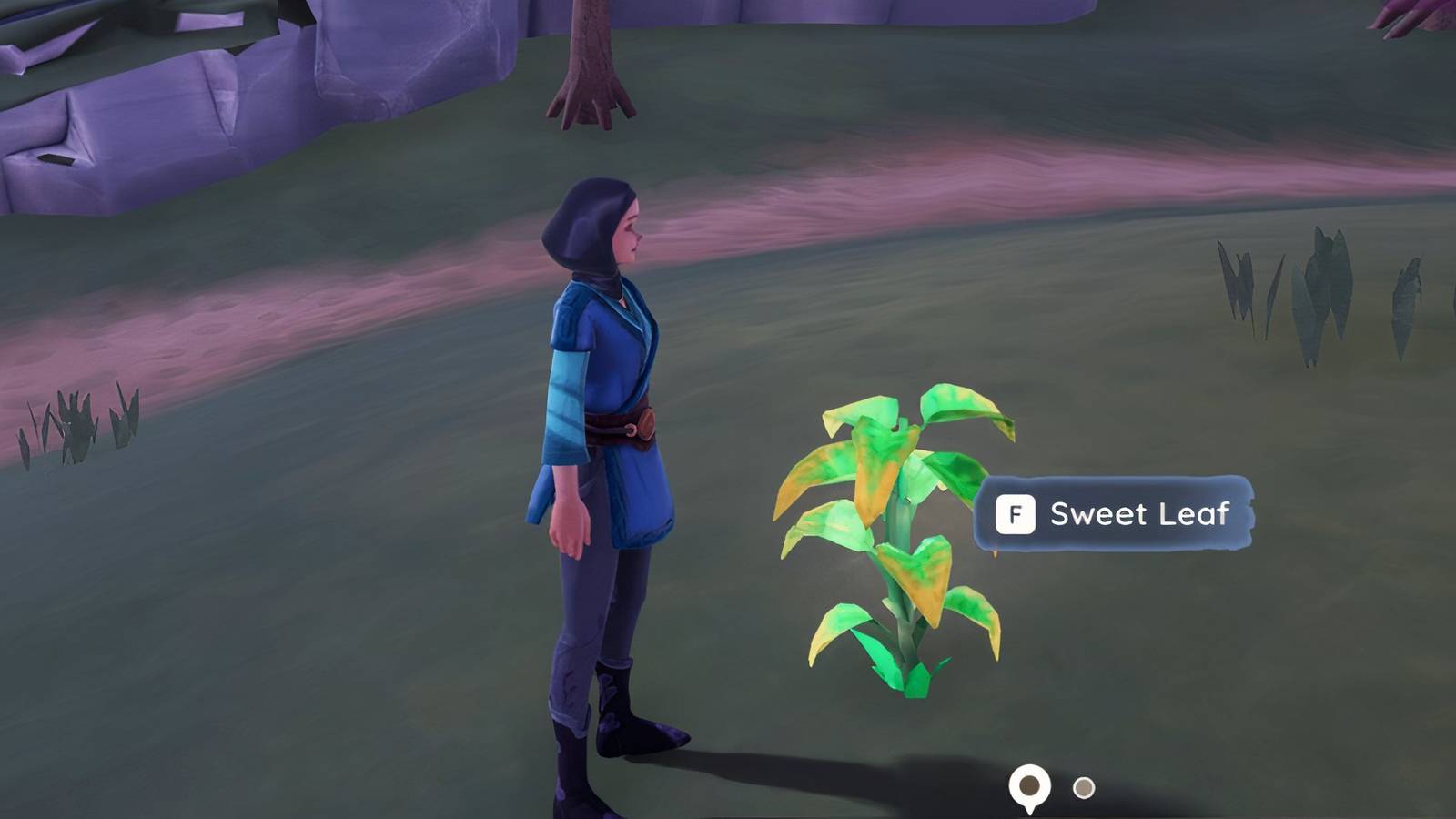Click the pin's pointed tip
This screenshot has width=1456, height=819.
[1030, 813]
